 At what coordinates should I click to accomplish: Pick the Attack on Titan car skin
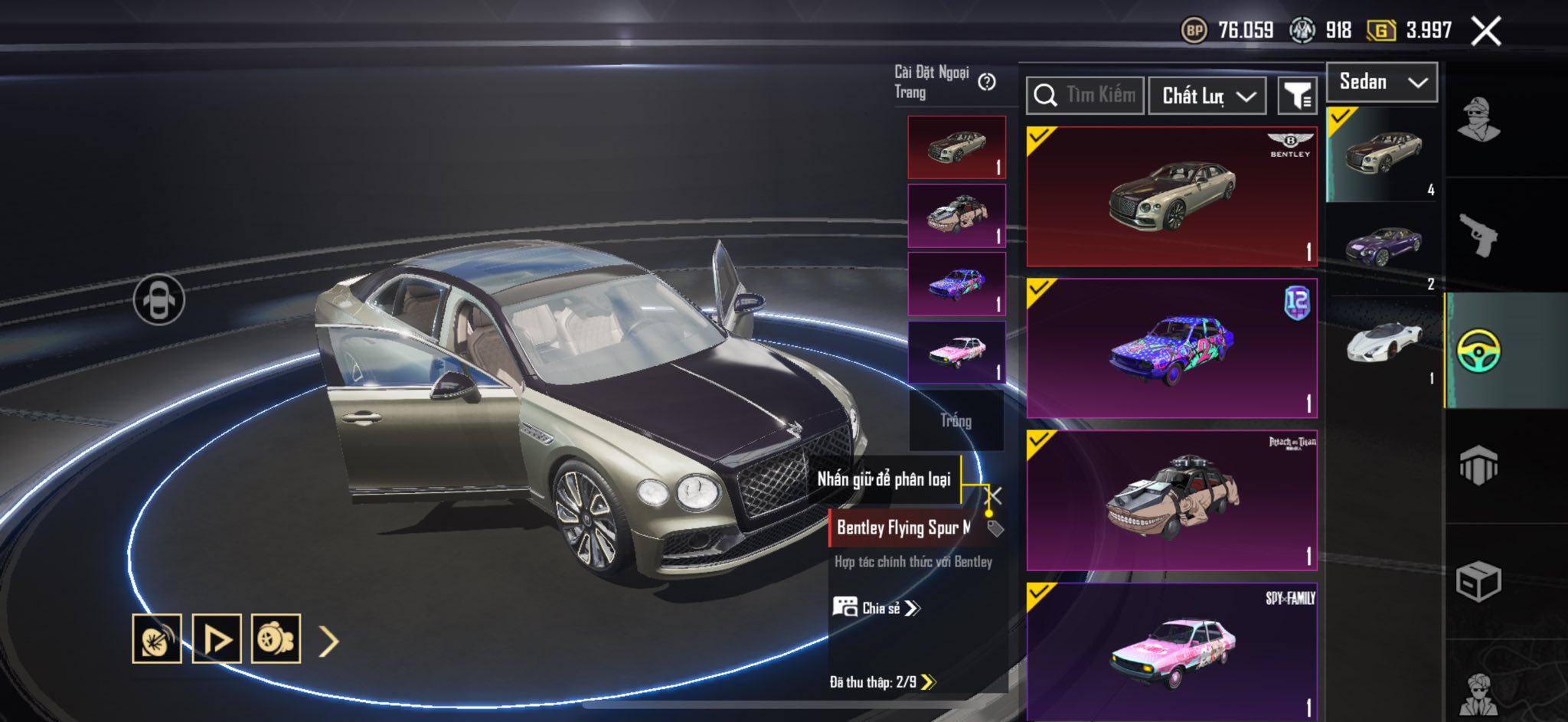[1171, 500]
